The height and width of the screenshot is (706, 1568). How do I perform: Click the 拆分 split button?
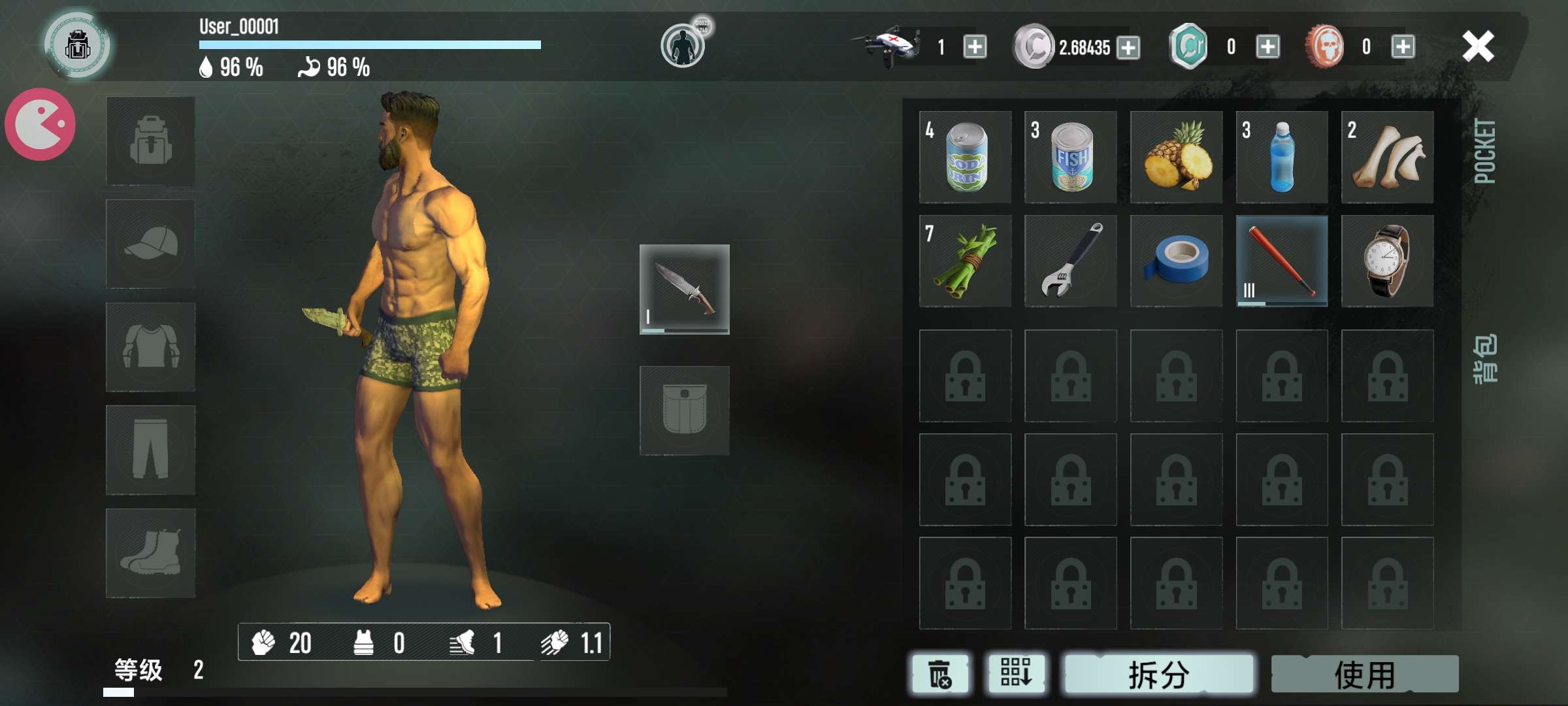tap(1159, 674)
